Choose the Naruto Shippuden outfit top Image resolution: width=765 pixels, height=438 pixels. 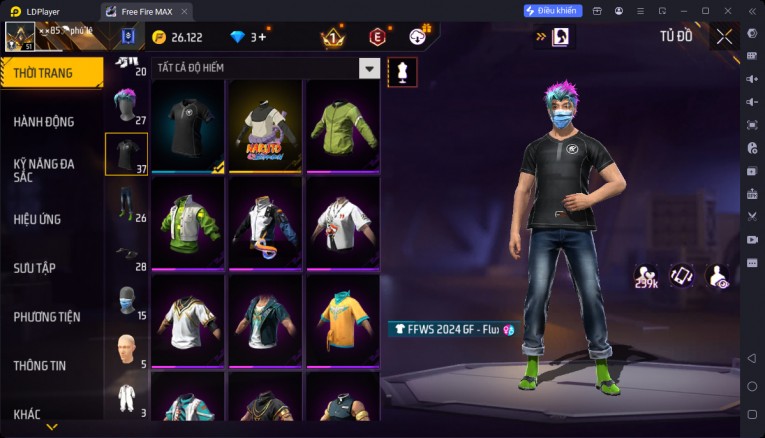266,126
